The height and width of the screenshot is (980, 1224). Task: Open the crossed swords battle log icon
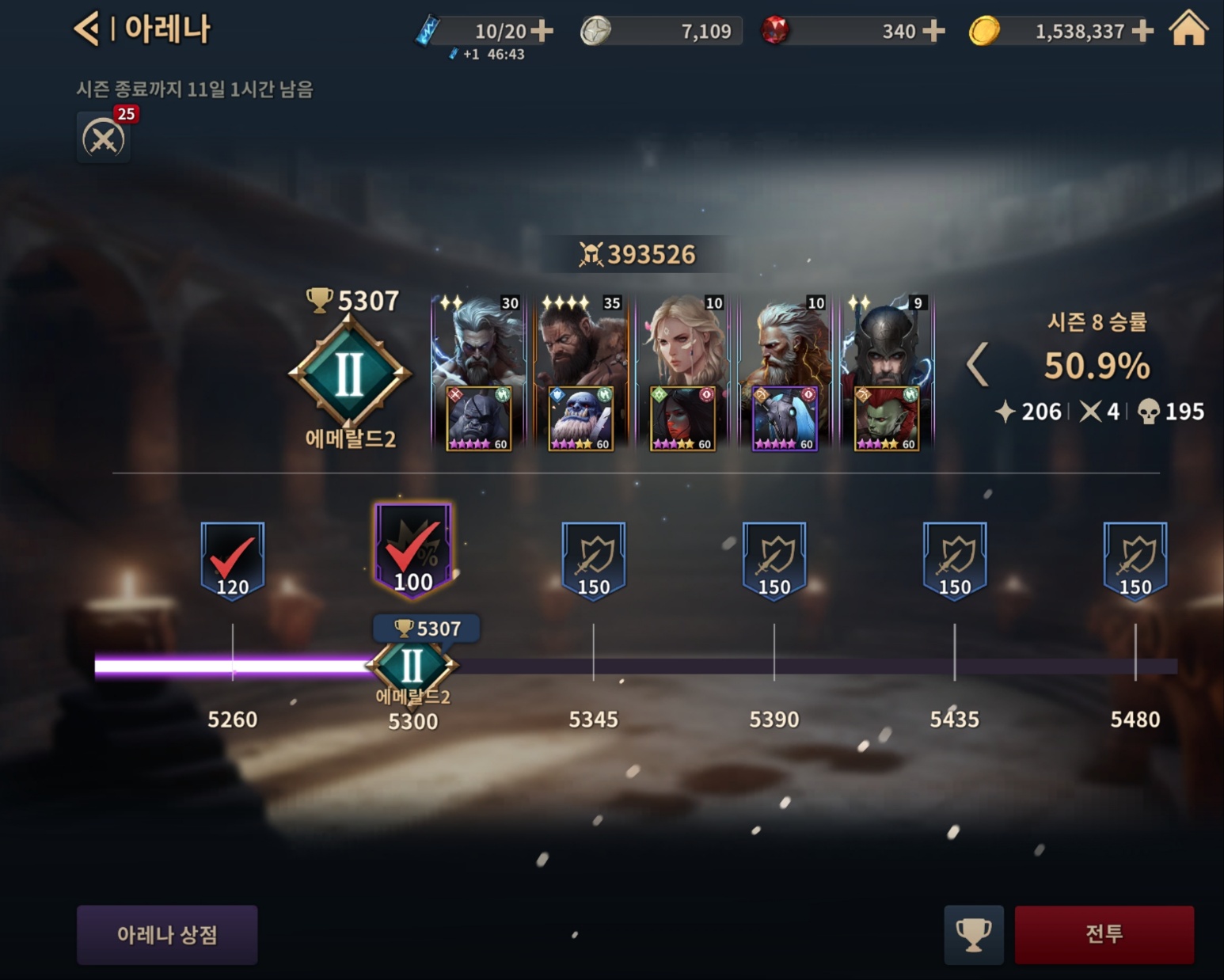104,139
